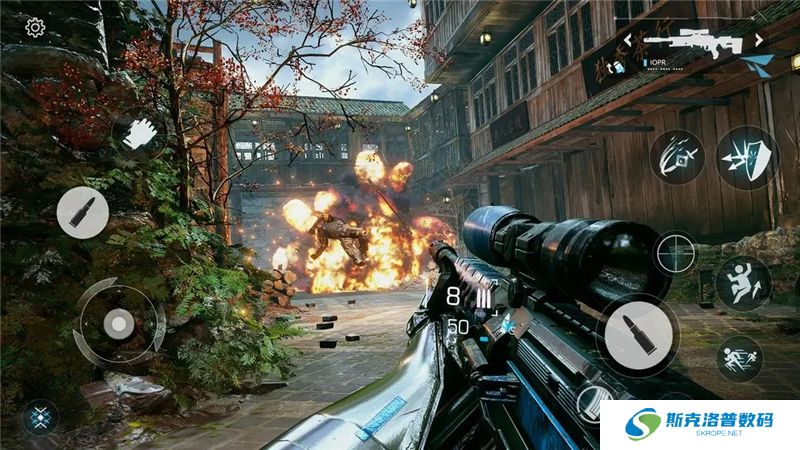Tap the movement joystick center
This screenshot has width=800, height=450.
120,323
